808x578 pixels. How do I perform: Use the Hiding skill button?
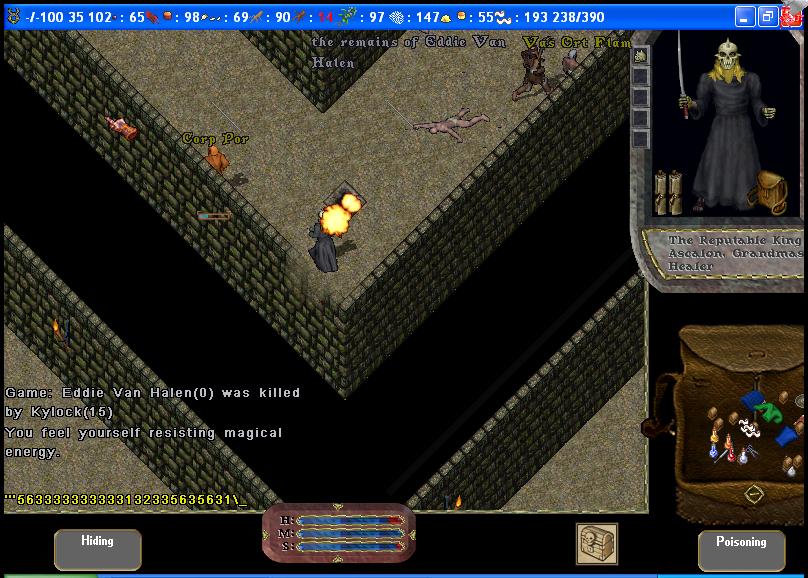97,549
